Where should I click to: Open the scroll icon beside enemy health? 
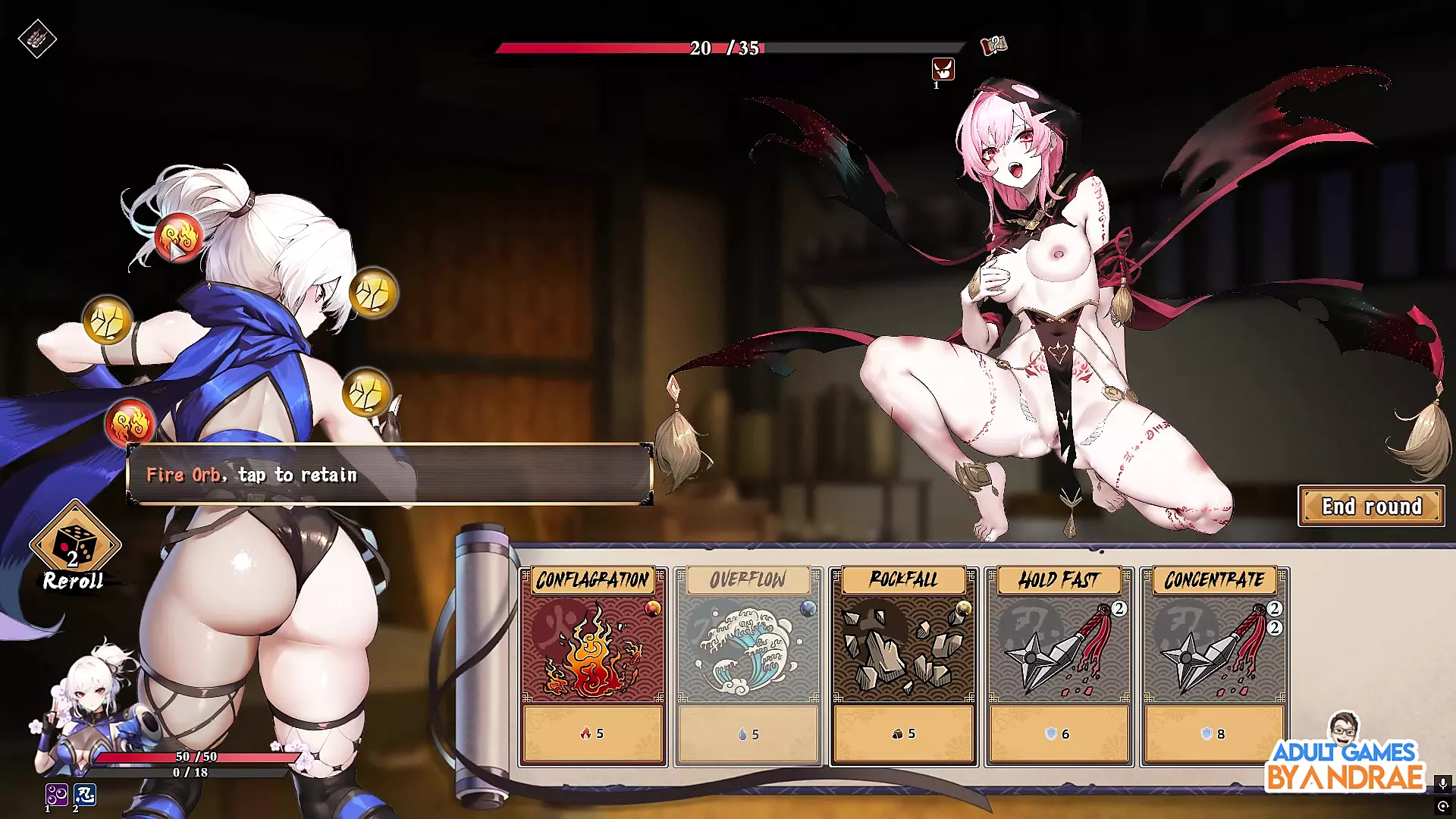pos(993,45)
